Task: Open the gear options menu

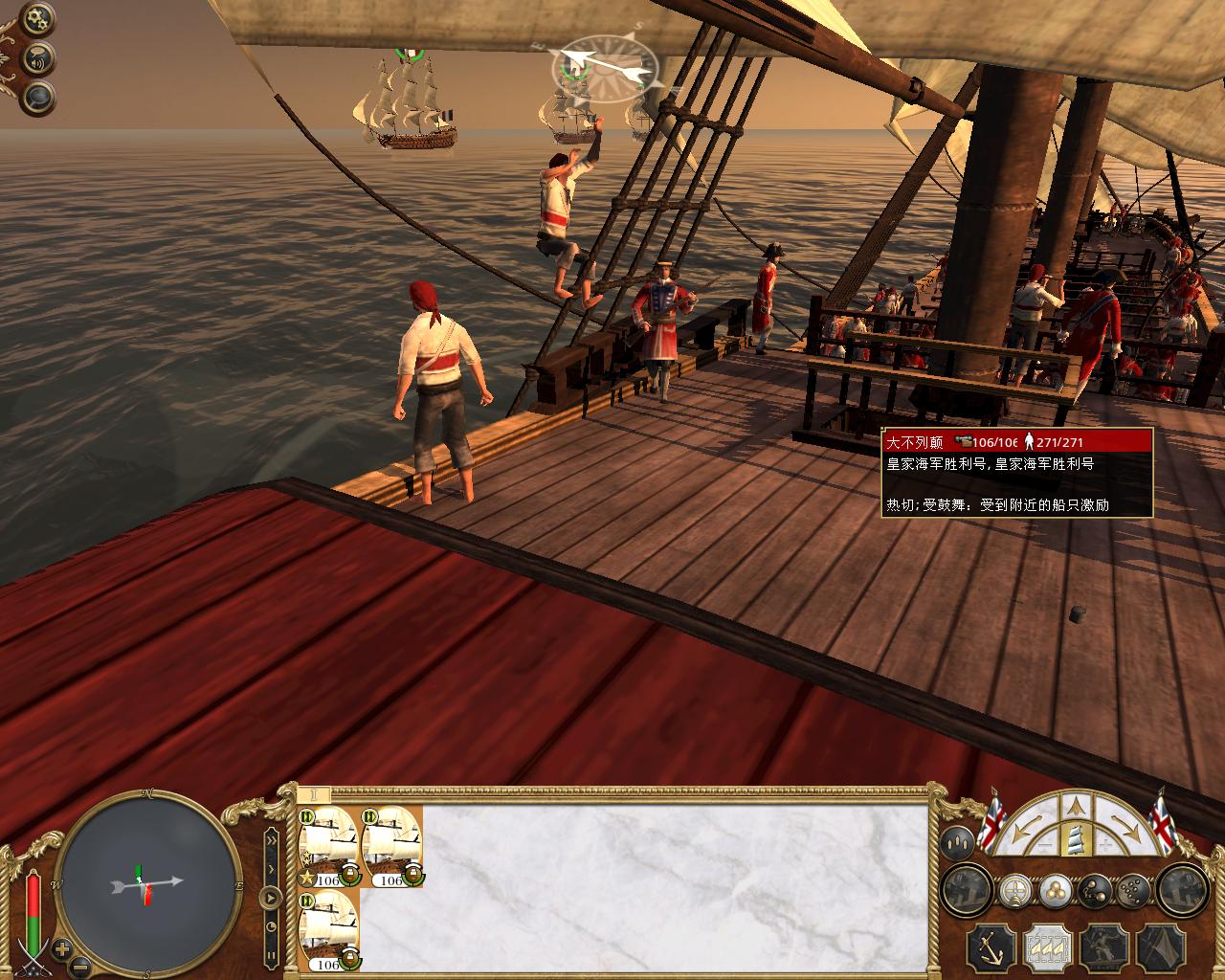Action: (x=38, y=17)
